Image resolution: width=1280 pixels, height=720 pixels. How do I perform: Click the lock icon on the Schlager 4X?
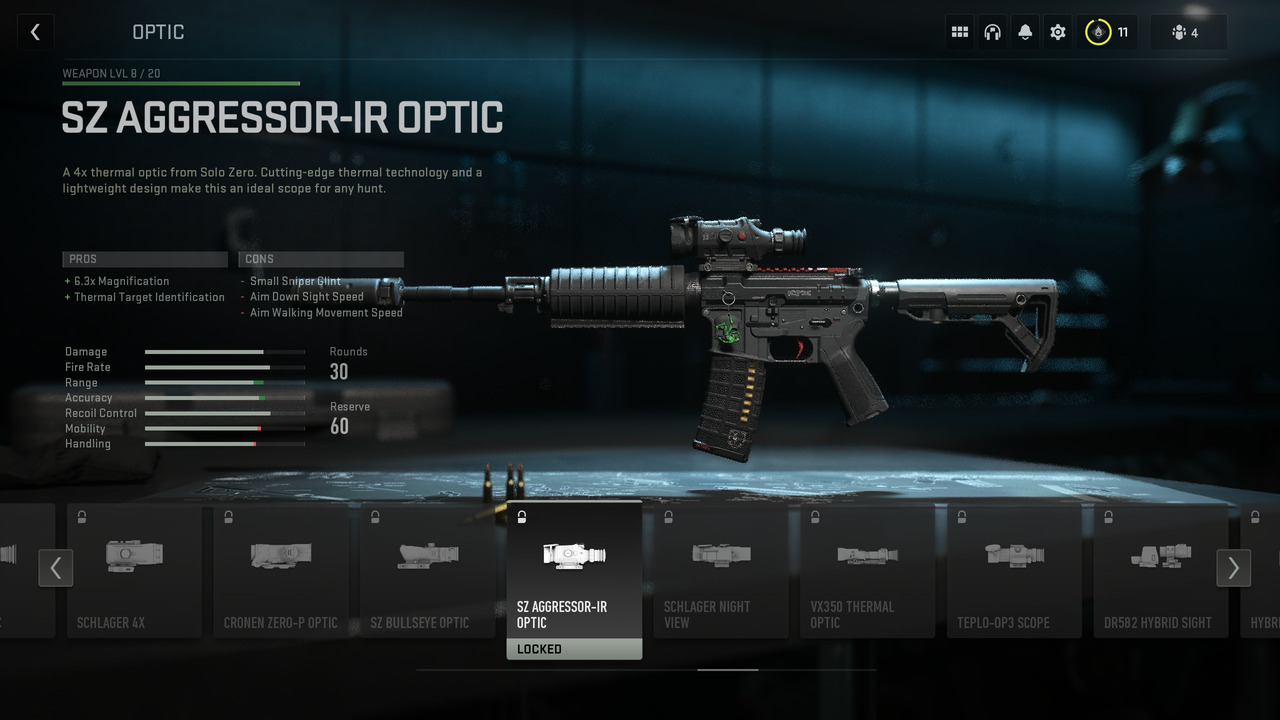pyautogui.click(x=81, y=516)
